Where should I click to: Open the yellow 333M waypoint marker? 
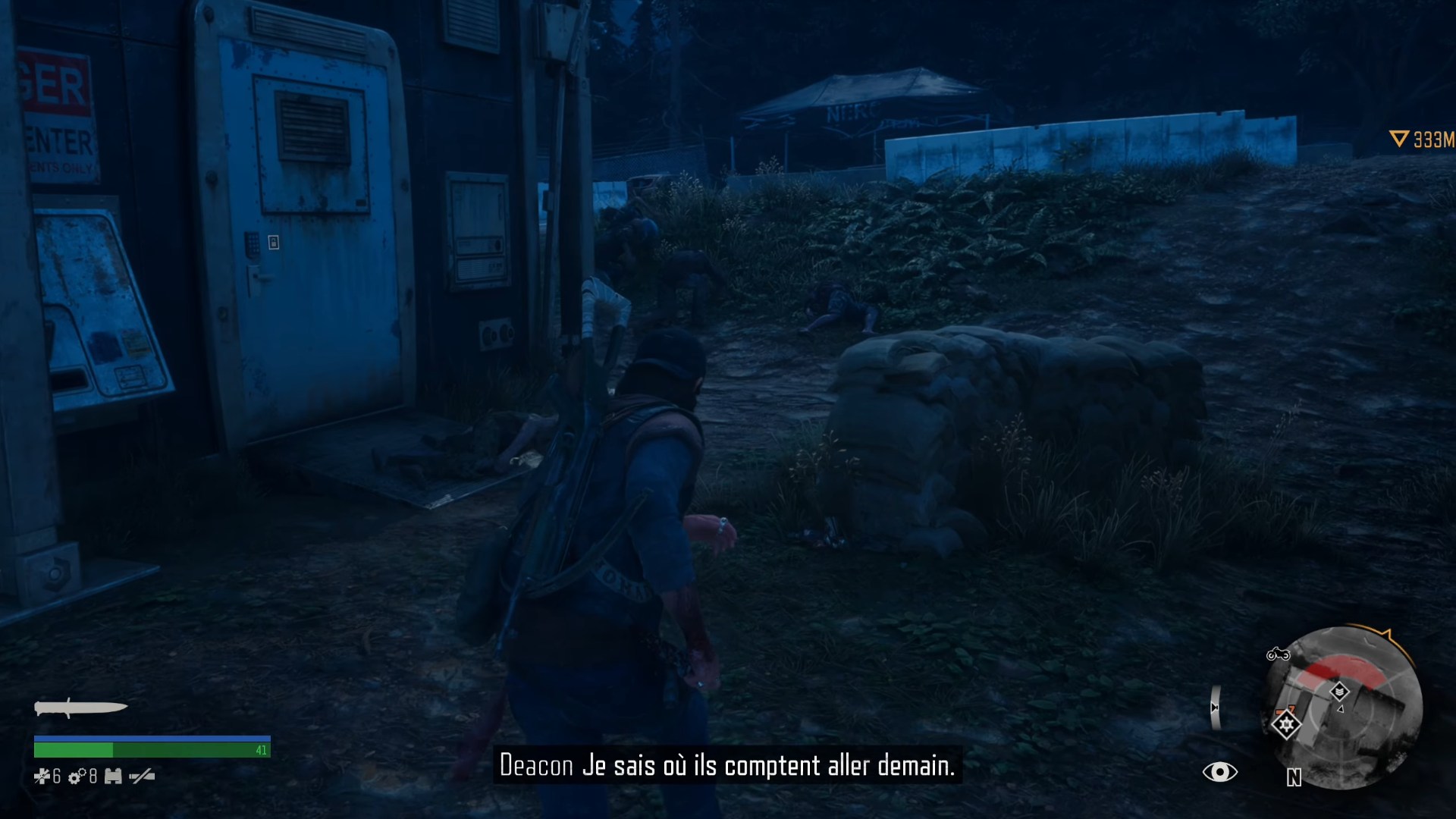[x=1420, y=139]
